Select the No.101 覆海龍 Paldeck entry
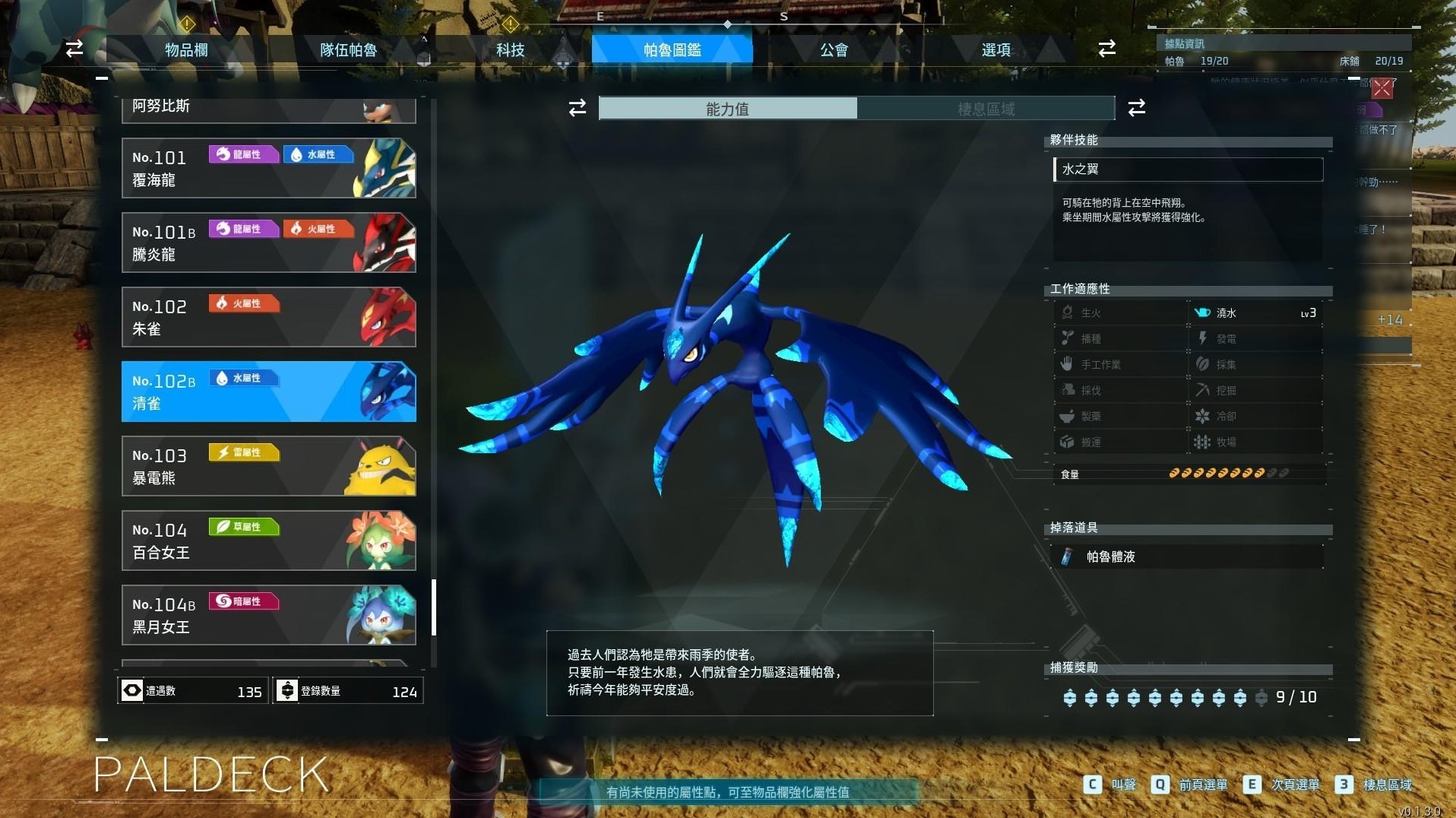 268,167
